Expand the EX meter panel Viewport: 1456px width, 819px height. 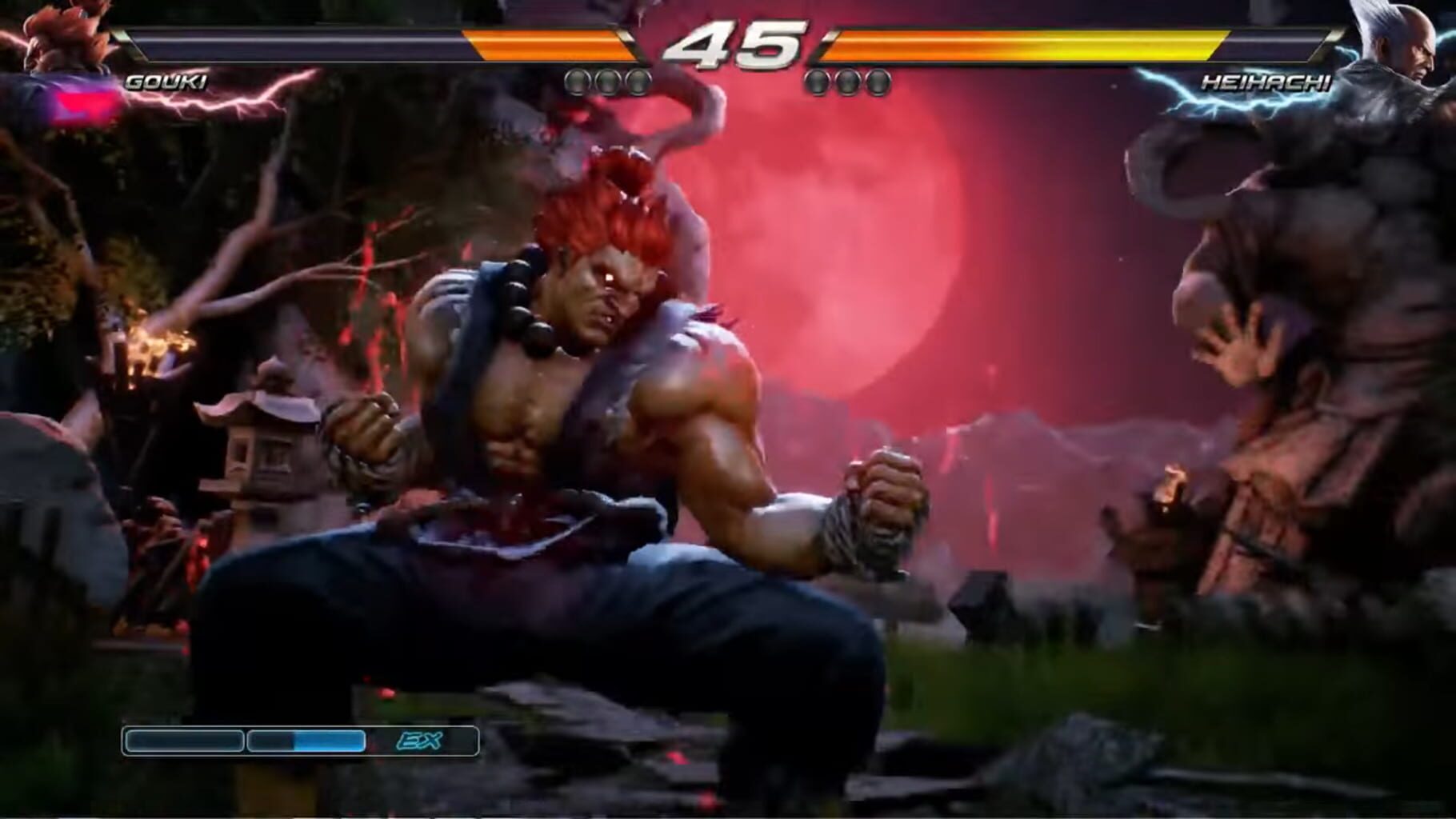300,741
